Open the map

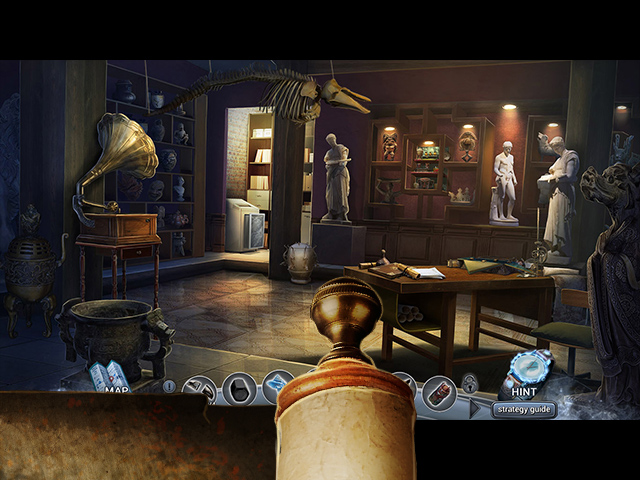[x=108, y=379]
